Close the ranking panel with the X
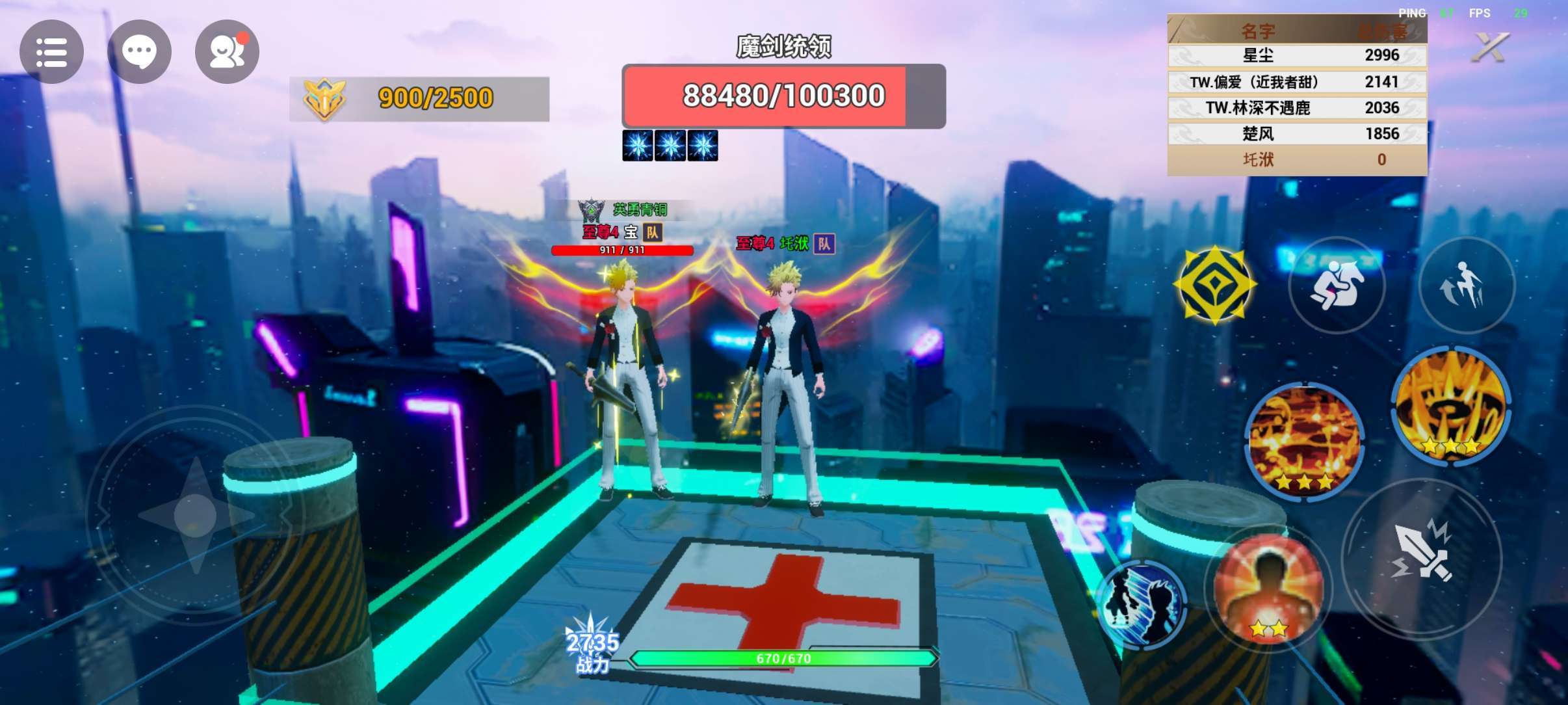Image resolution: width=1568 pixels, height=705 pixels. pyautogui.click(x=1489, y=47)
